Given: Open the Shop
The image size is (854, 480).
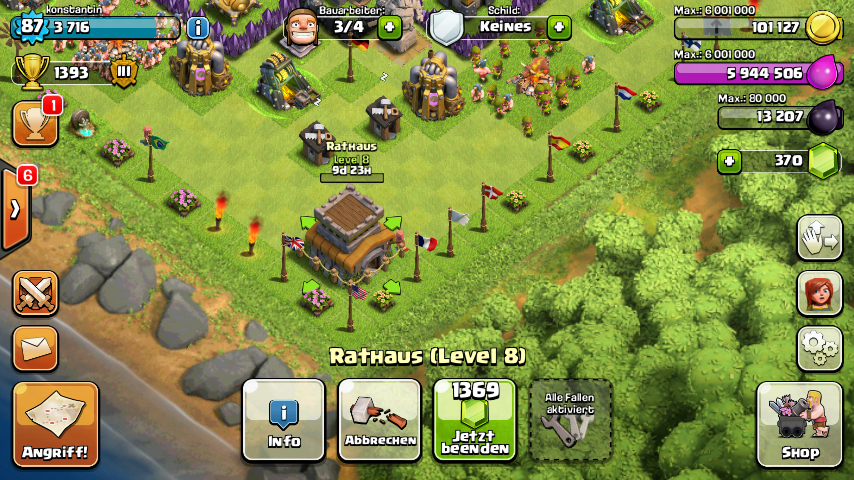Looking at the screenshot, I should [x=799, y=425].
